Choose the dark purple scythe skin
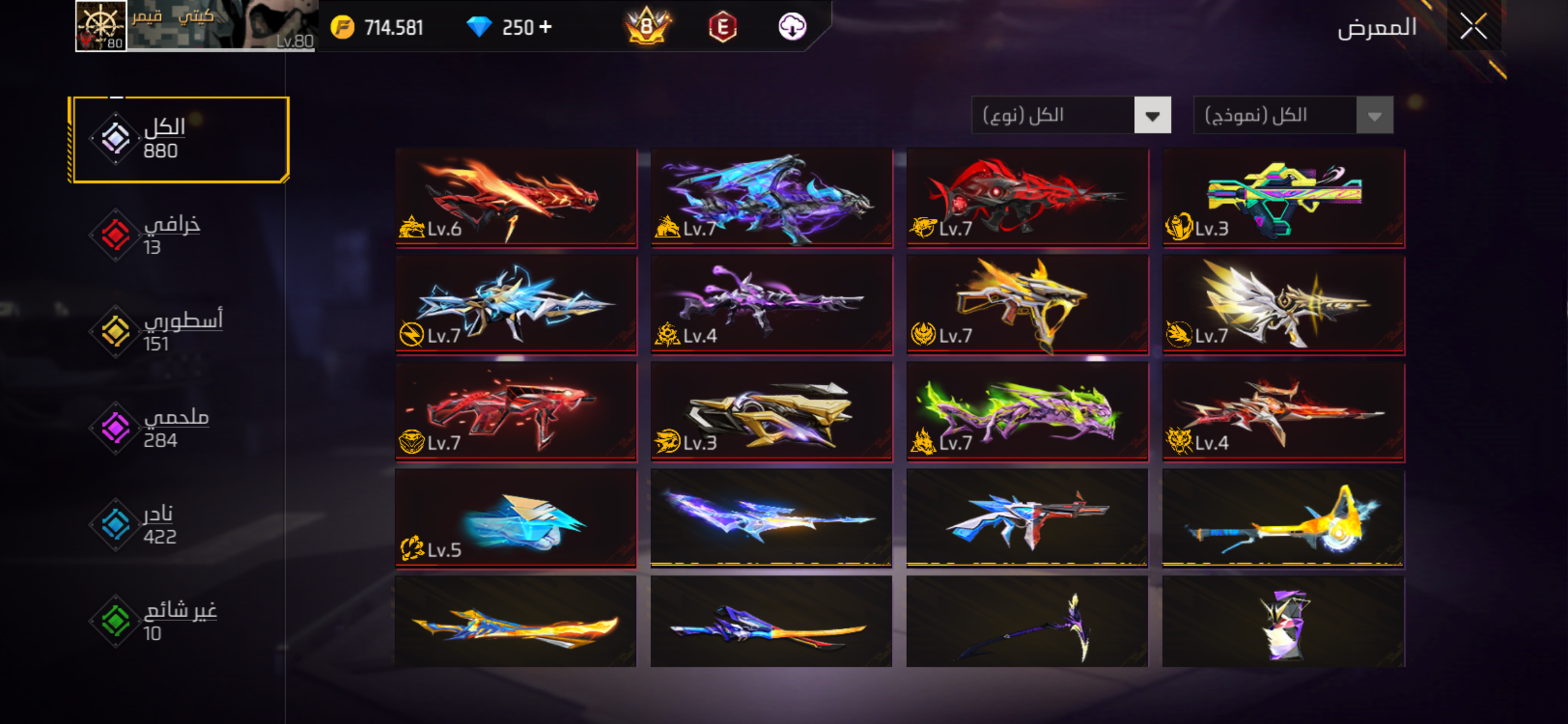This screenshot has height=724, width=1568. (x=1027, y=622)
